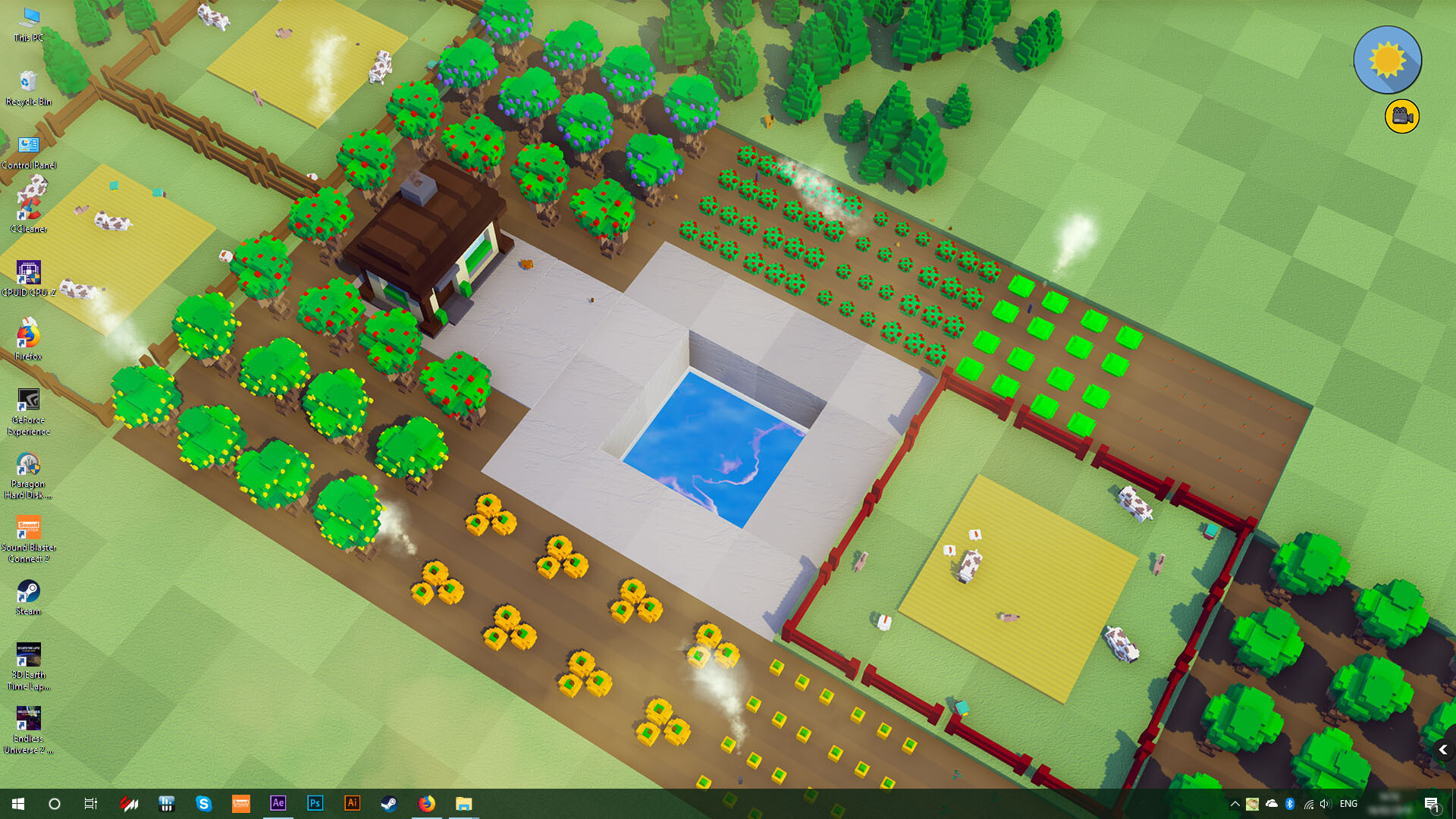The height and width of the screenshot is (819, 1456).
Task: Open Cortana search on the taskbar
Action: [54, 803]
